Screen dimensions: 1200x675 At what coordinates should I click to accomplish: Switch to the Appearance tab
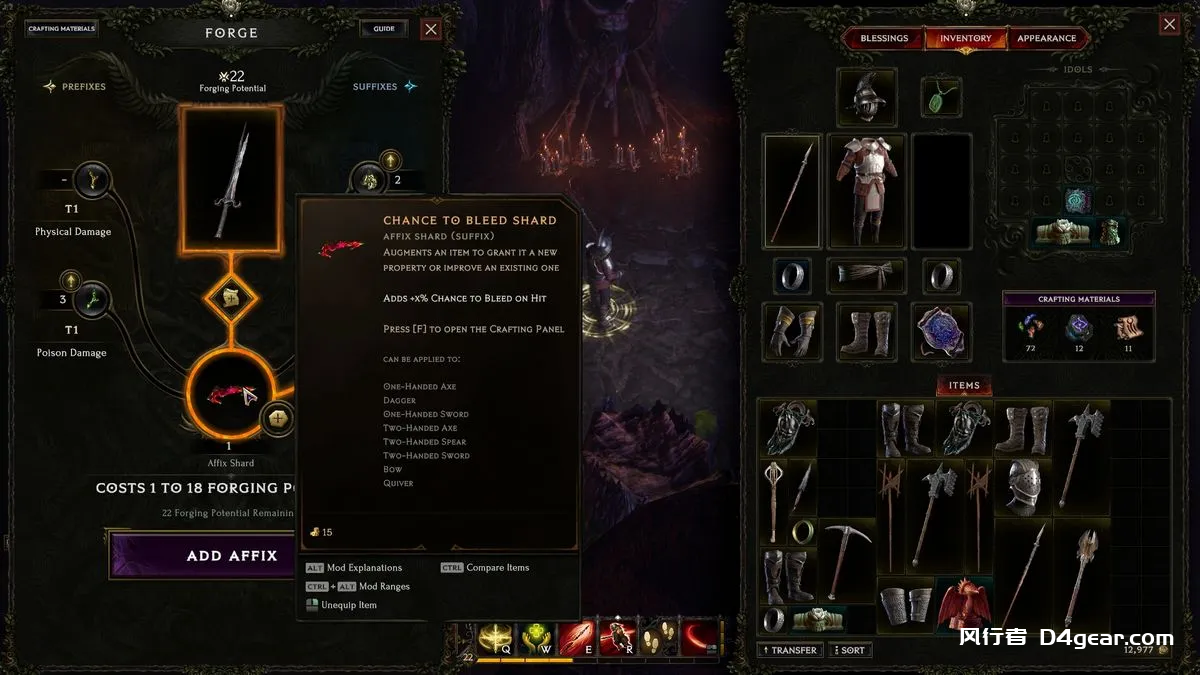pos(1046,39)
